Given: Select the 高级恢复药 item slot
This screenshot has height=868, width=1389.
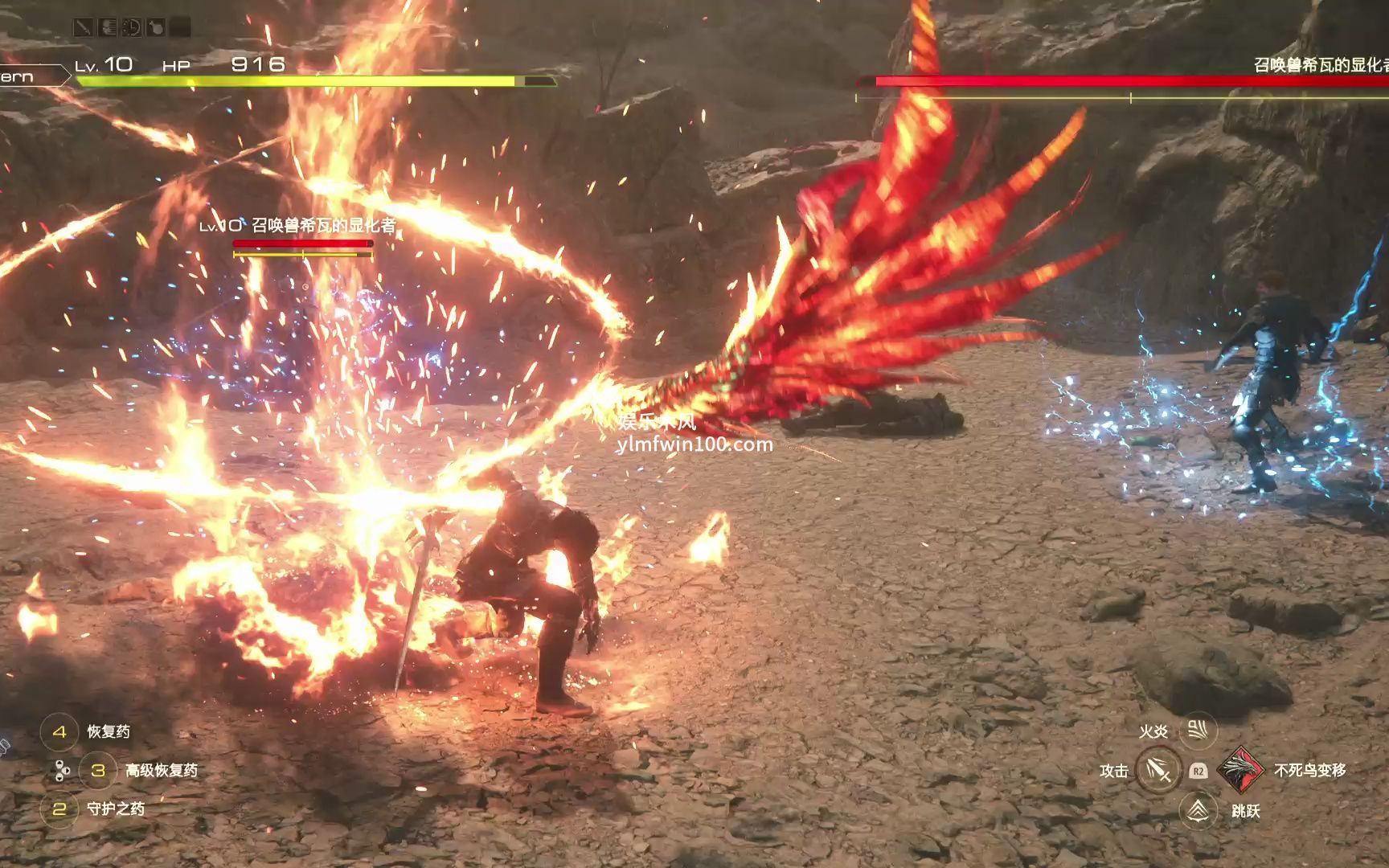Looking at the screenshot, I should click(98, 771).
